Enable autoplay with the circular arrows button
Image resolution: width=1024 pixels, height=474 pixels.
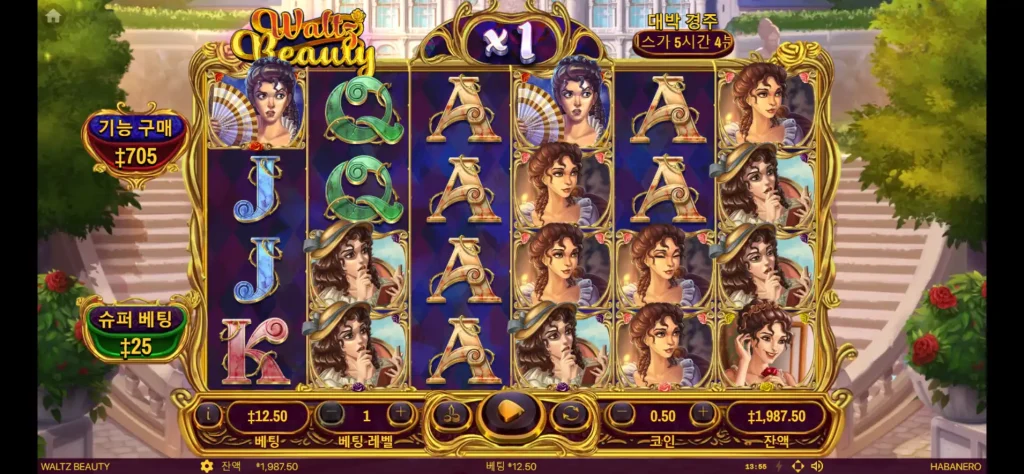(x=570, y=414)
